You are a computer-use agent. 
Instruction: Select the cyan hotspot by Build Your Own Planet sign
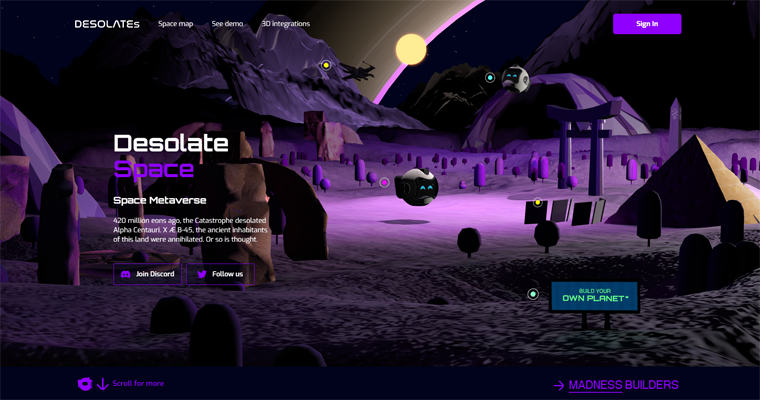(x=533, y=294)
